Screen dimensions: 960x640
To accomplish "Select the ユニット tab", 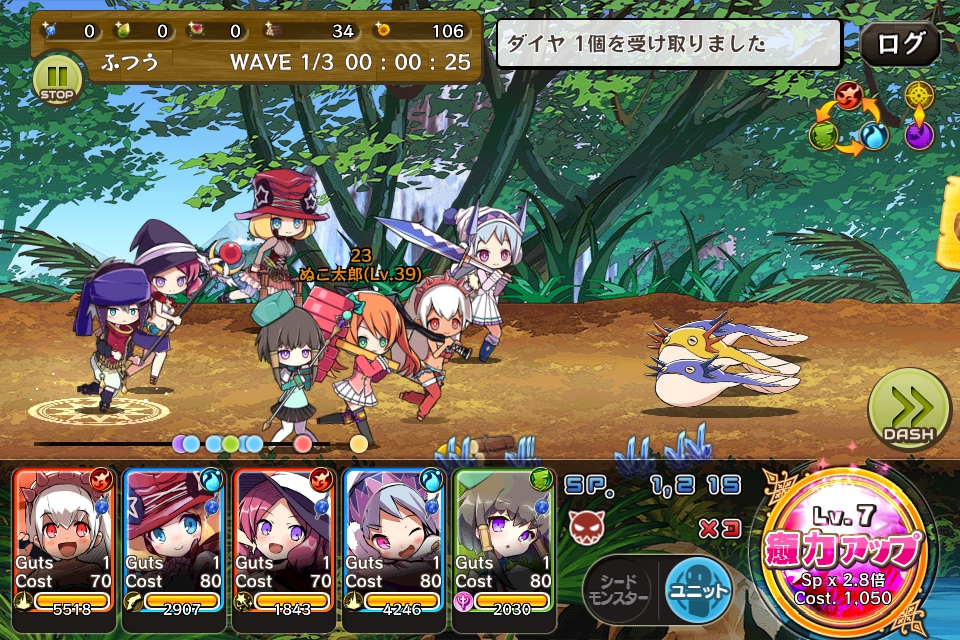I will [698, 590].
